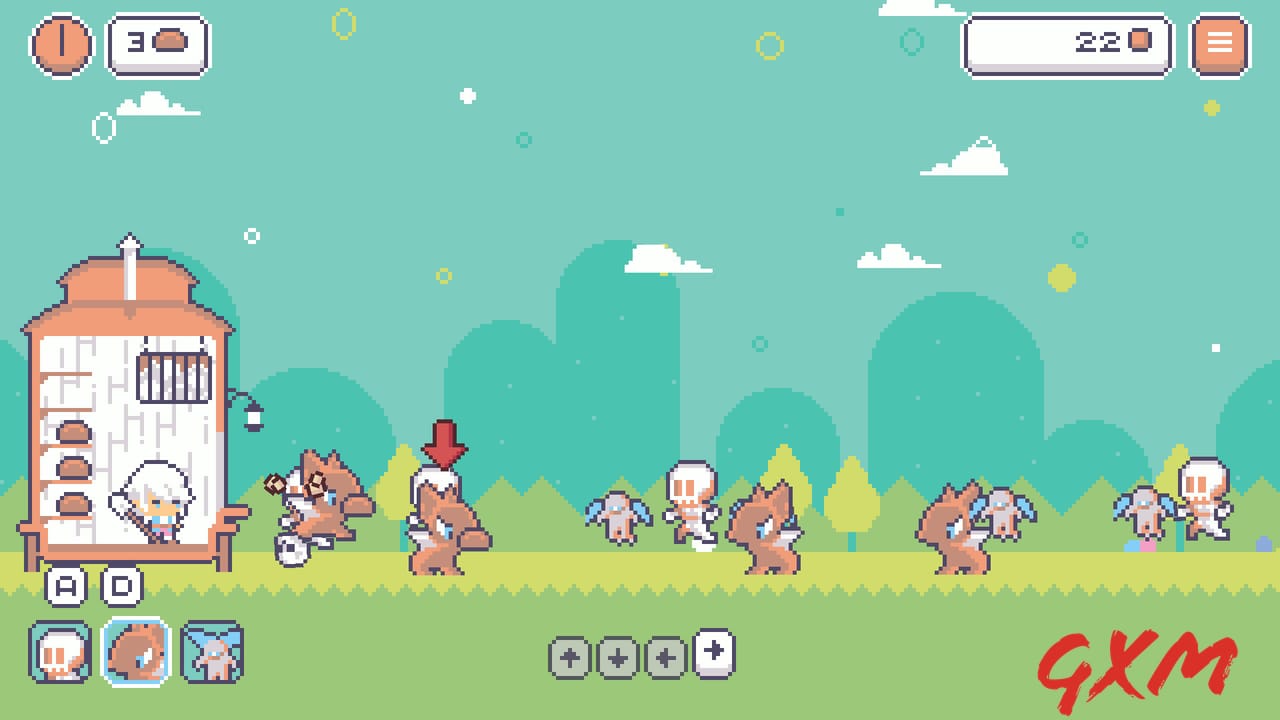
Task: Click the third plus upgrade button
Action: pos(664,657)
